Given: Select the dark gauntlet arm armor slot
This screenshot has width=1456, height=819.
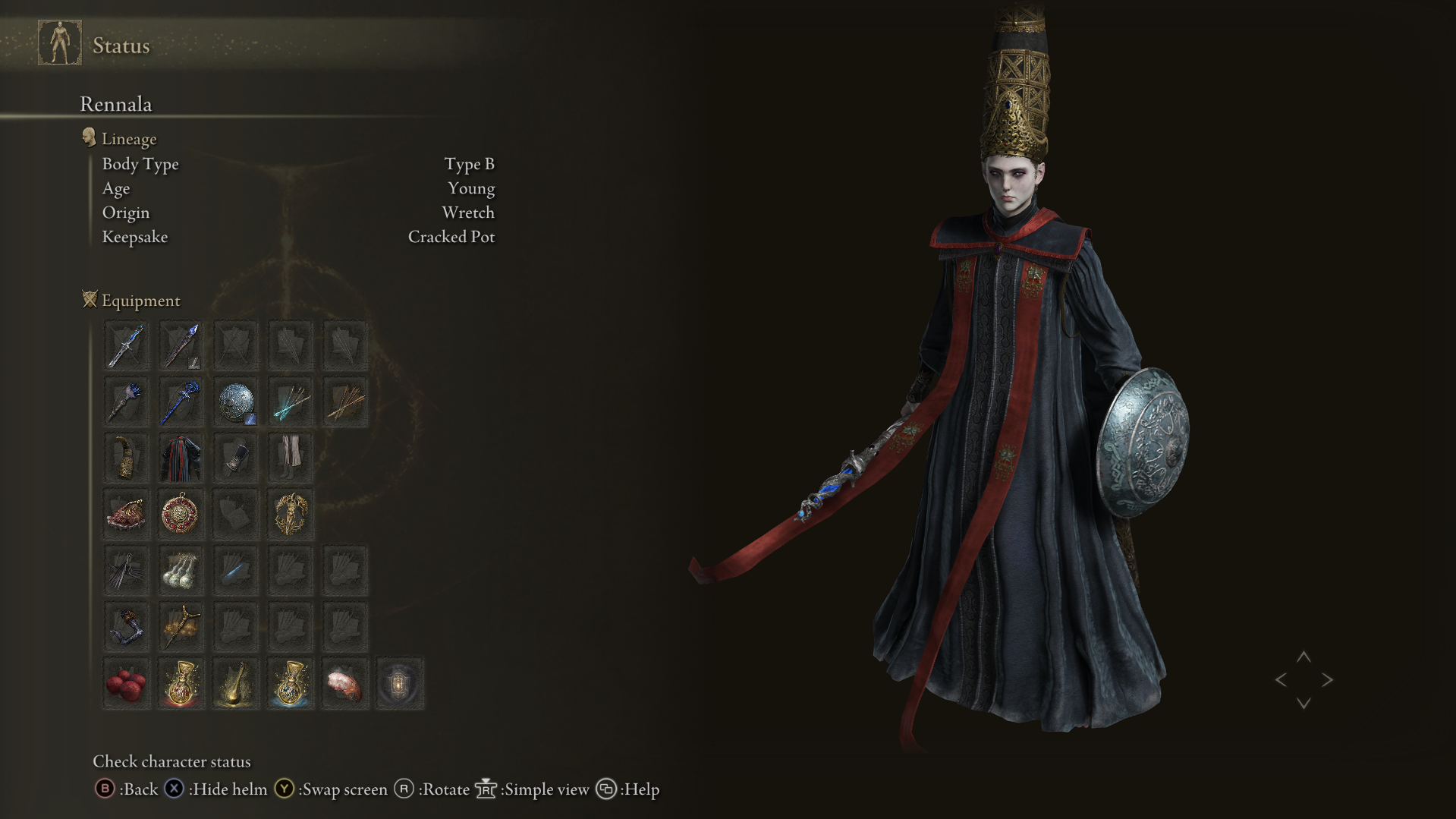Looking at the screenshot, I should 236,458.
